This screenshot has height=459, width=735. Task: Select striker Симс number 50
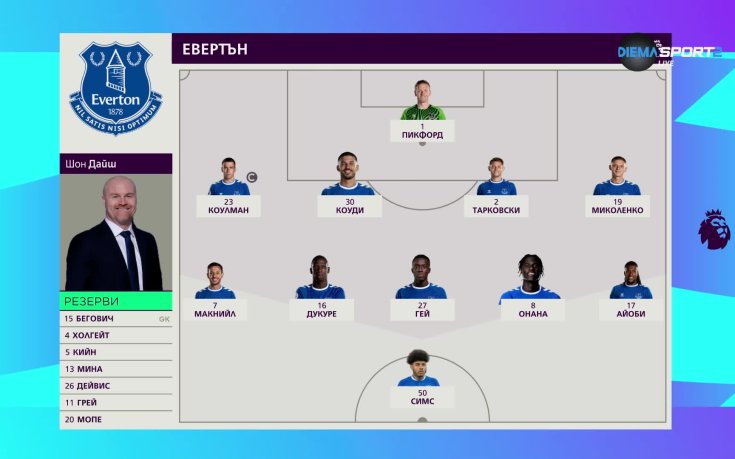(422, 378)
